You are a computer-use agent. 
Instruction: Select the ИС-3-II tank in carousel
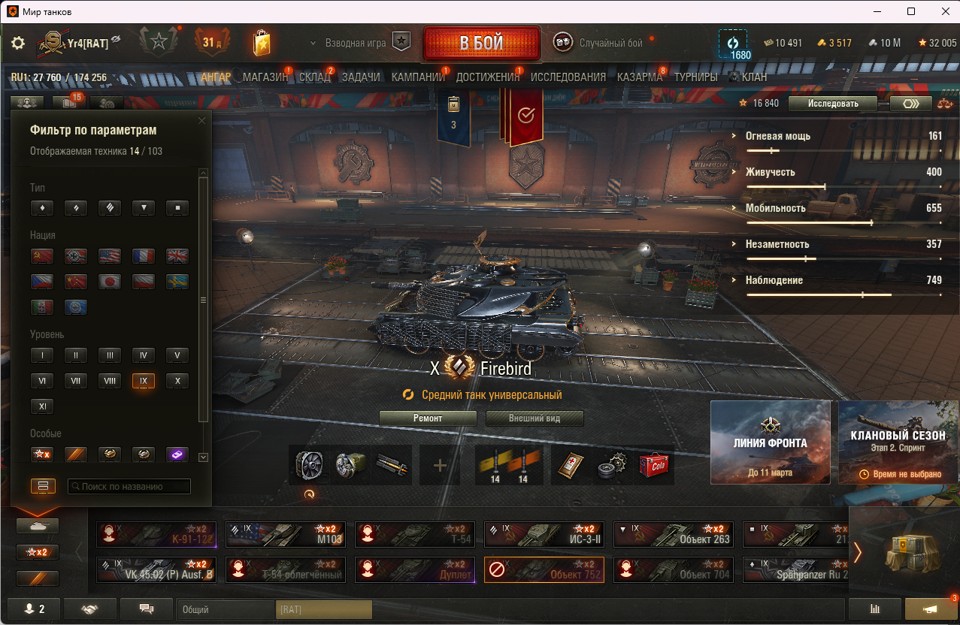coord(544,534)
